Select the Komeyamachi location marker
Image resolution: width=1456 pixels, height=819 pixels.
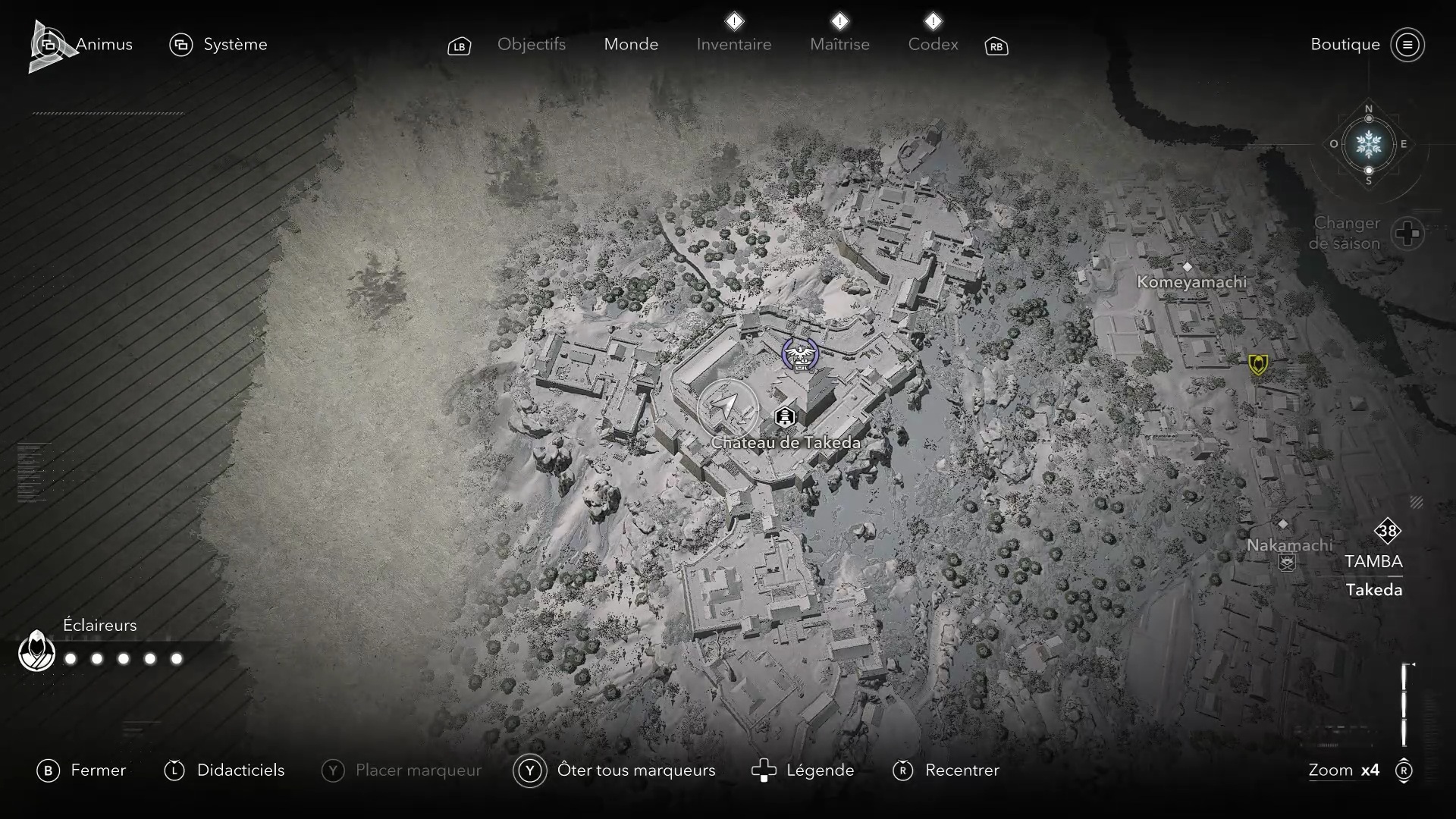[x=1188, y=267]
